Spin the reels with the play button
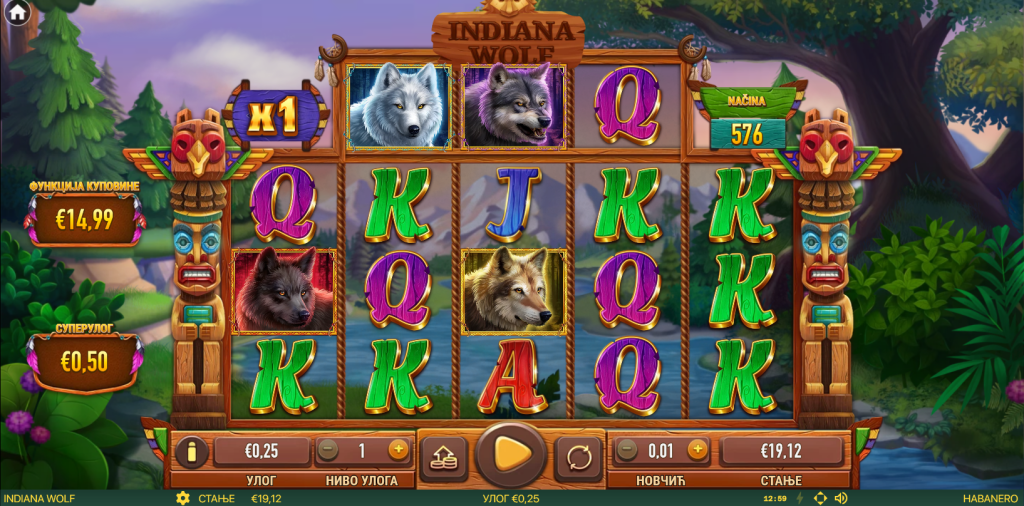The height and width of the screenshot is (506, 1024). 511,455
